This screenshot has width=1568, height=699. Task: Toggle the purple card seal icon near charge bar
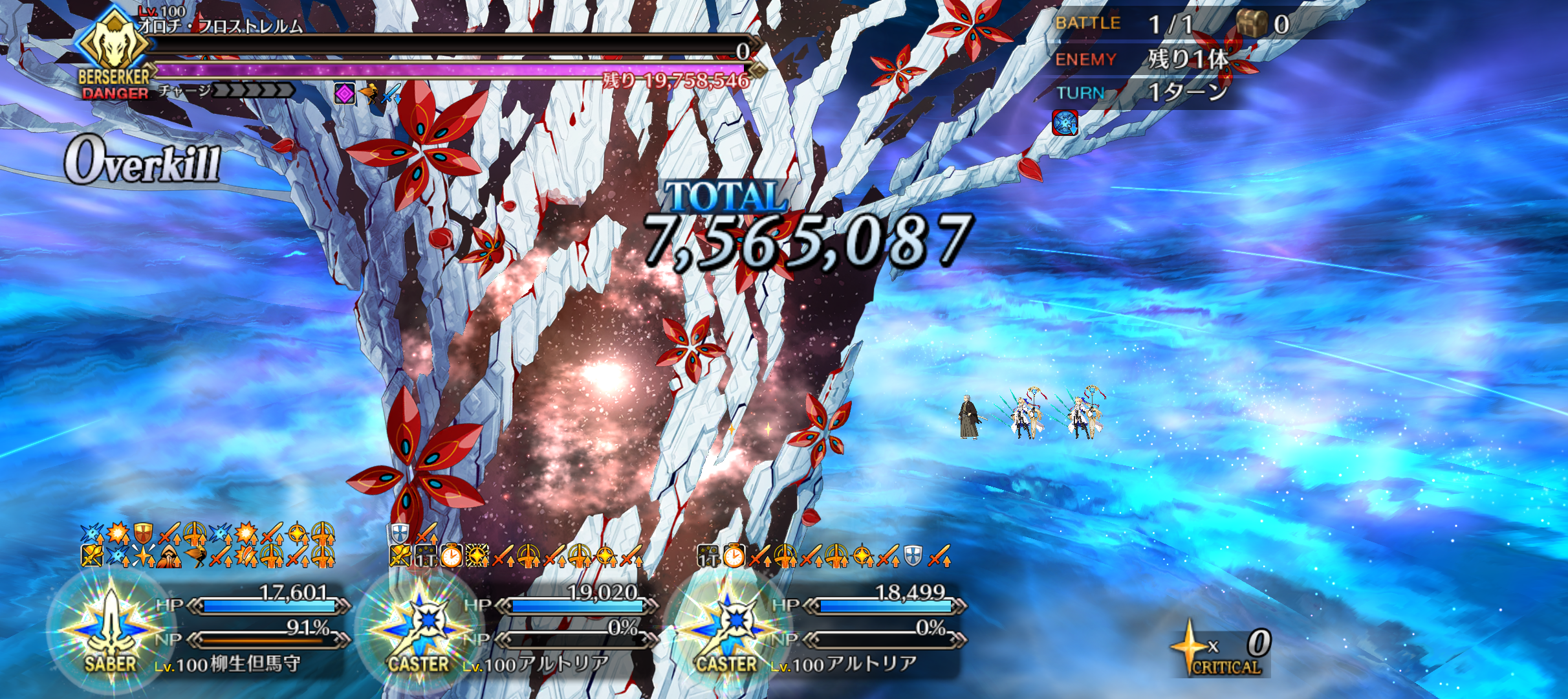[345, 93]
